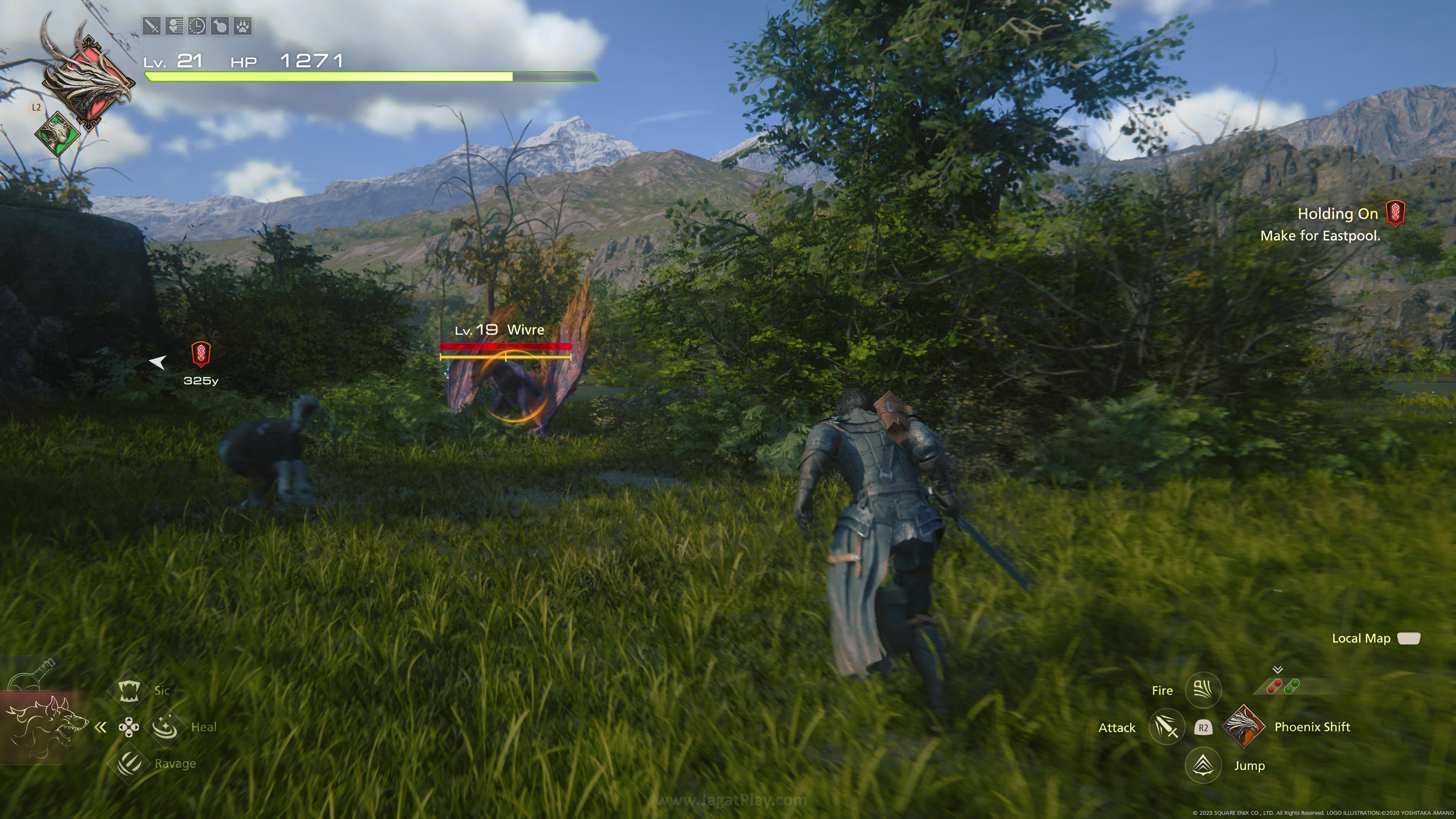Use Torgal's Heal command
1456x819 pixels.
tap(165, 726)
